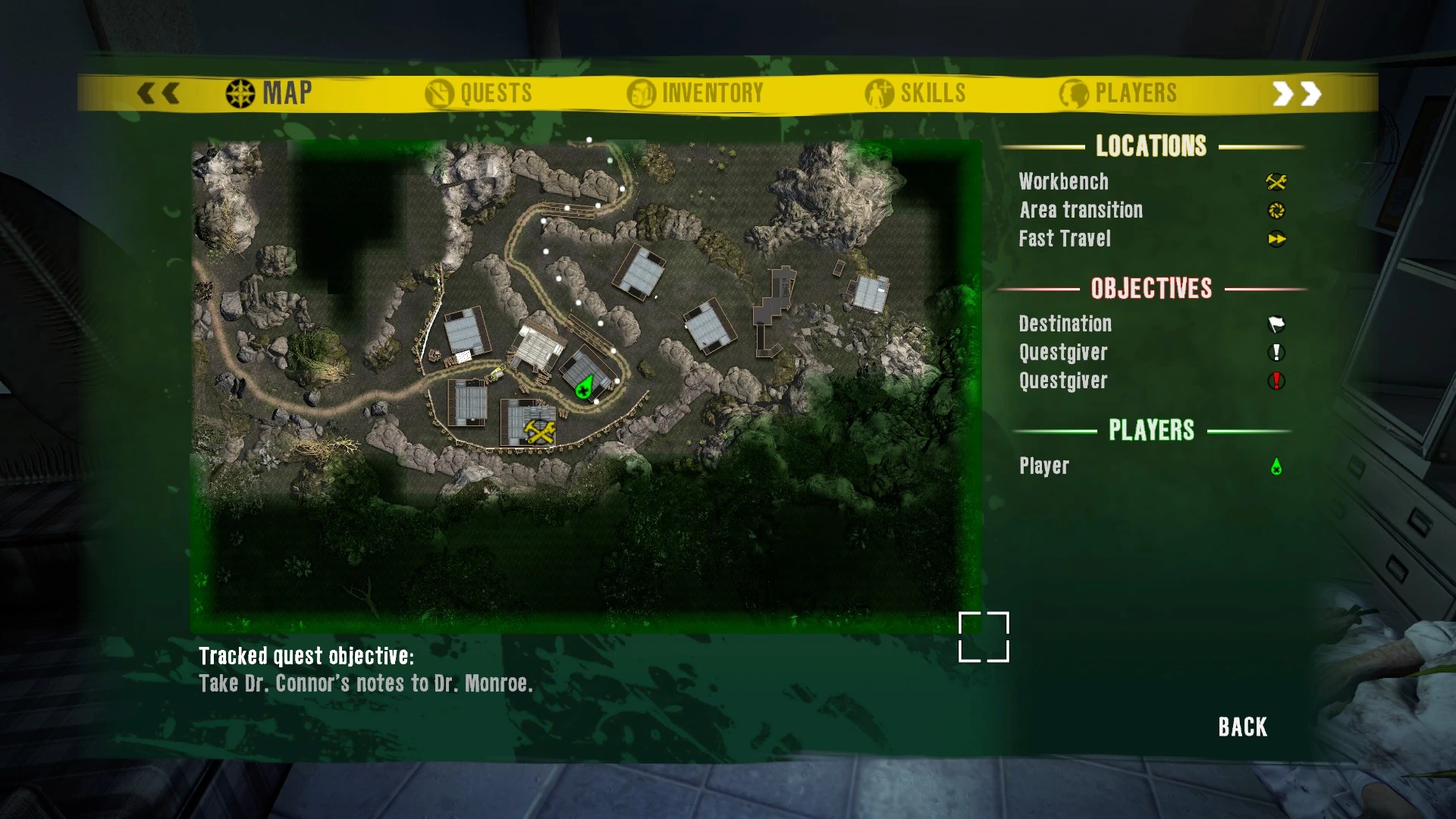This screenshot has width=1456, height=819.
Task: Select the Area transition circular legend icon
Action: click(1276, 210)
